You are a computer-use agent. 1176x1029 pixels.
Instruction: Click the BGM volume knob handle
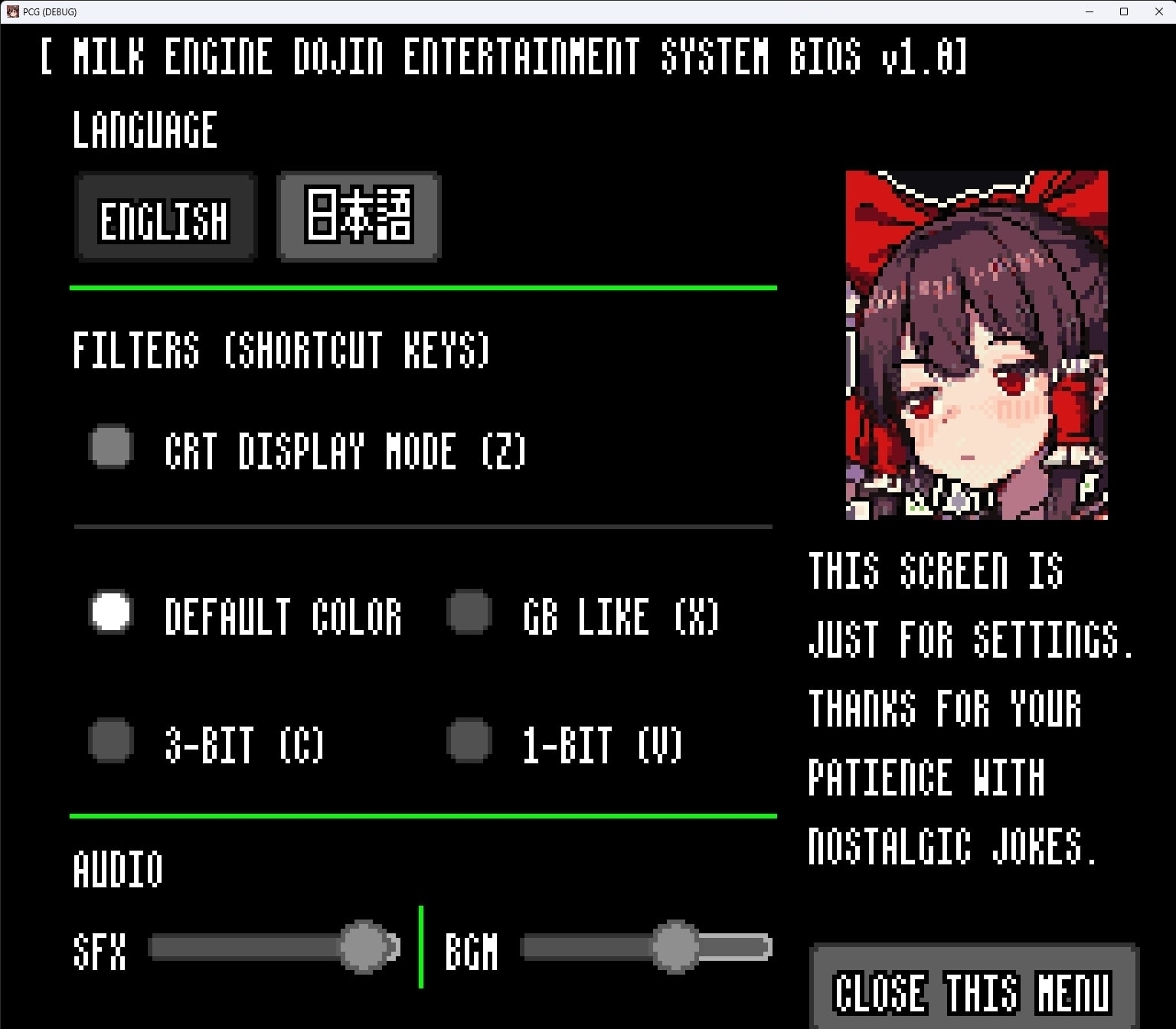[x=676, y=947]
